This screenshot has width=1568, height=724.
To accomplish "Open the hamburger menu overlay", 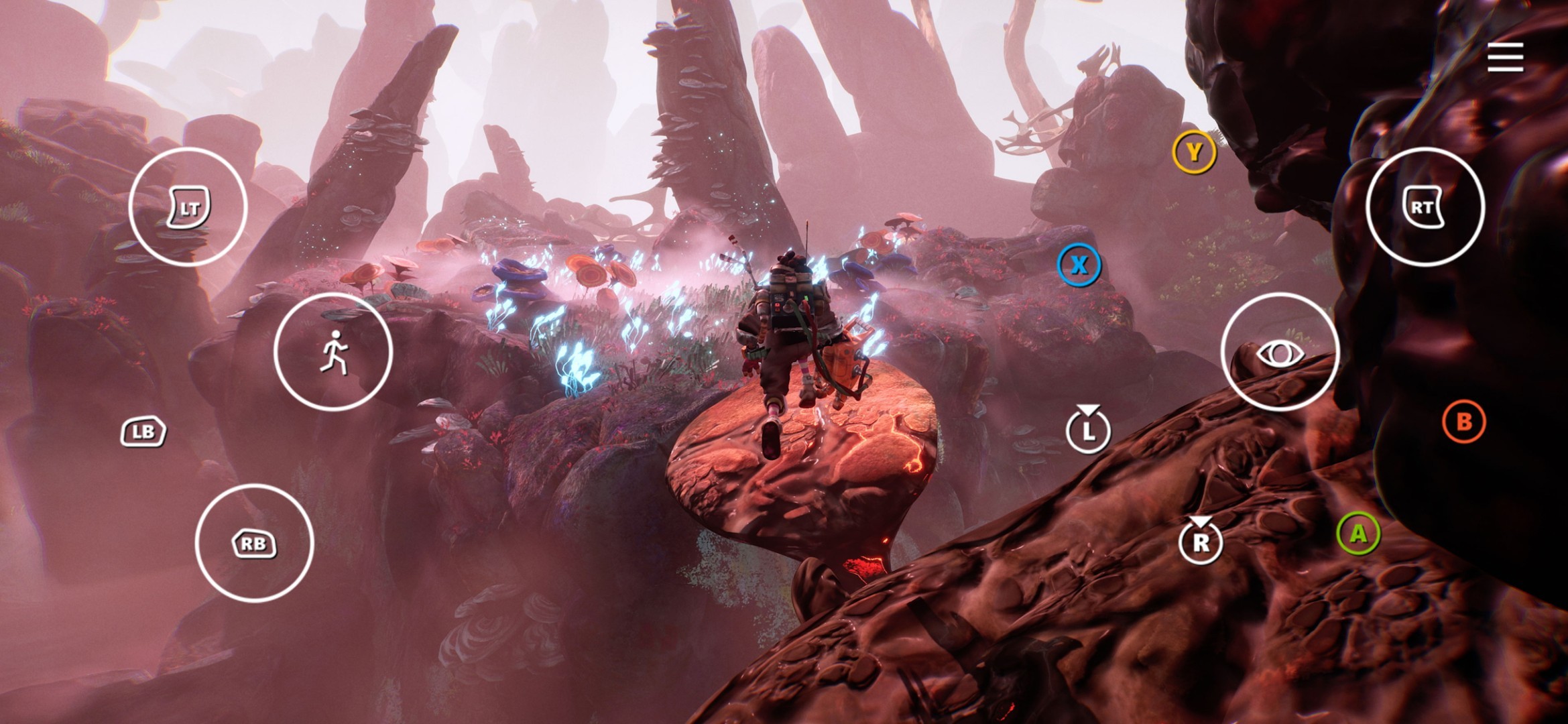I will click(x=1505, y=58).
